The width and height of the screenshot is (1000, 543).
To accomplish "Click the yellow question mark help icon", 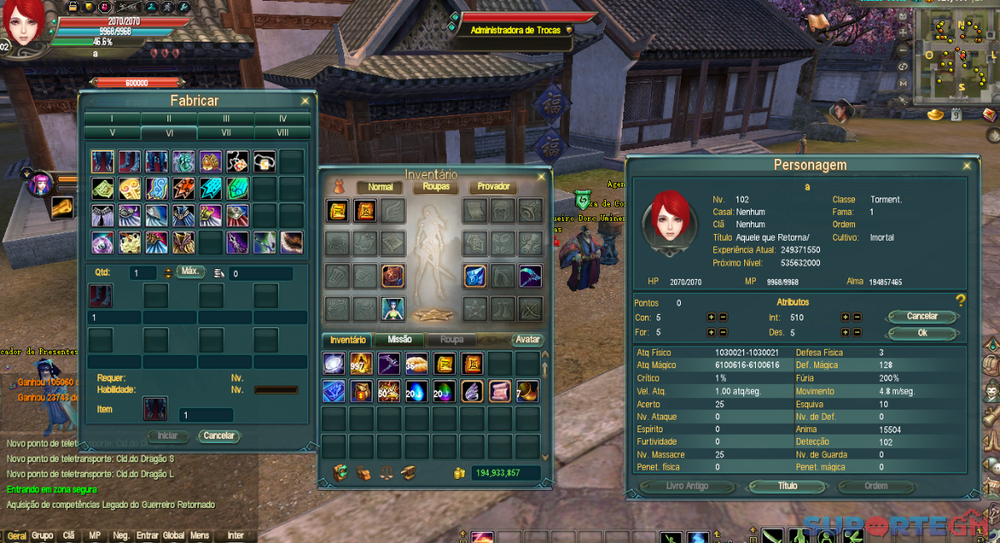I will point(961,300).
